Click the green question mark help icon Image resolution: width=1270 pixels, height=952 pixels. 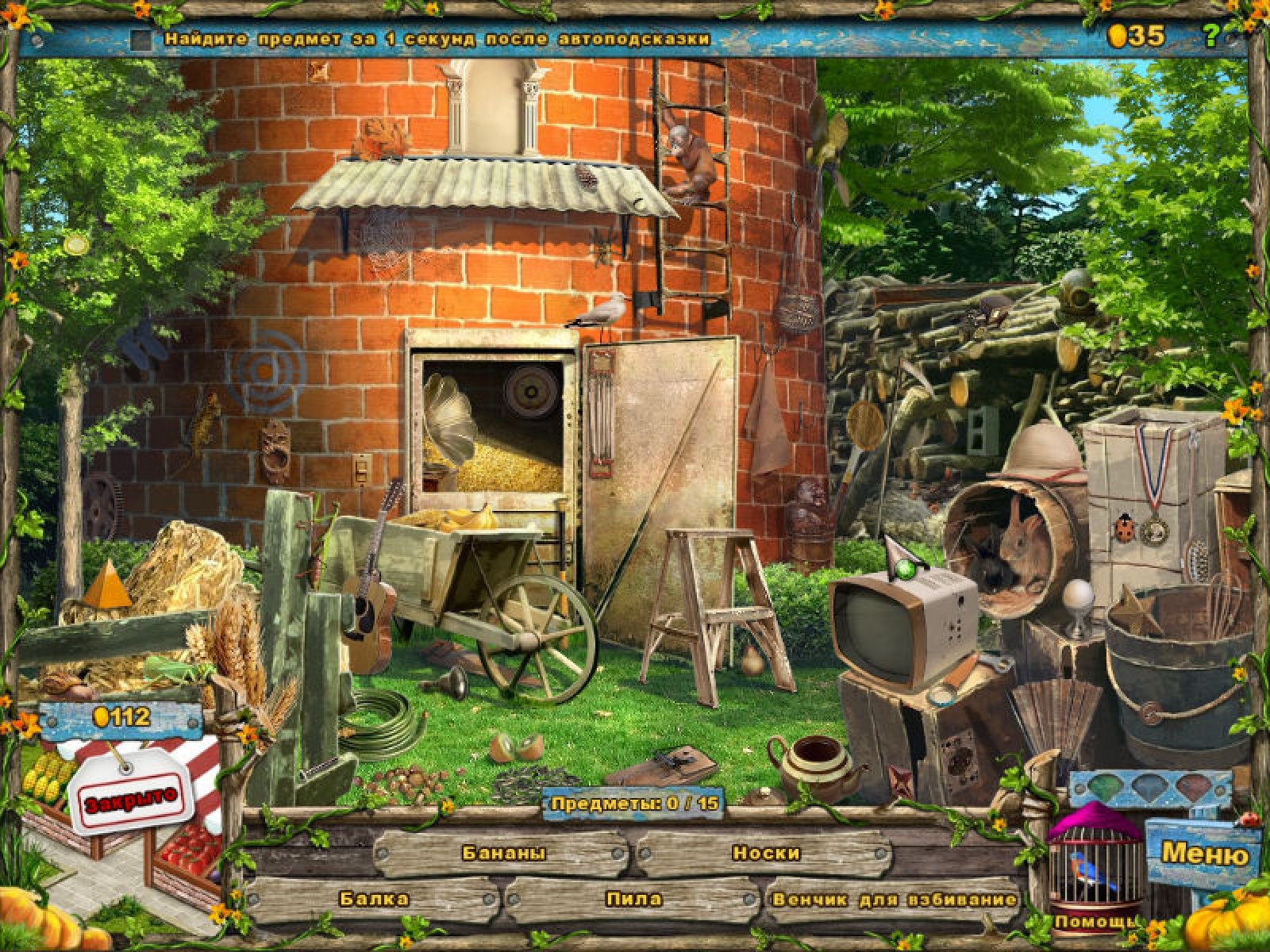(1210, 35)
